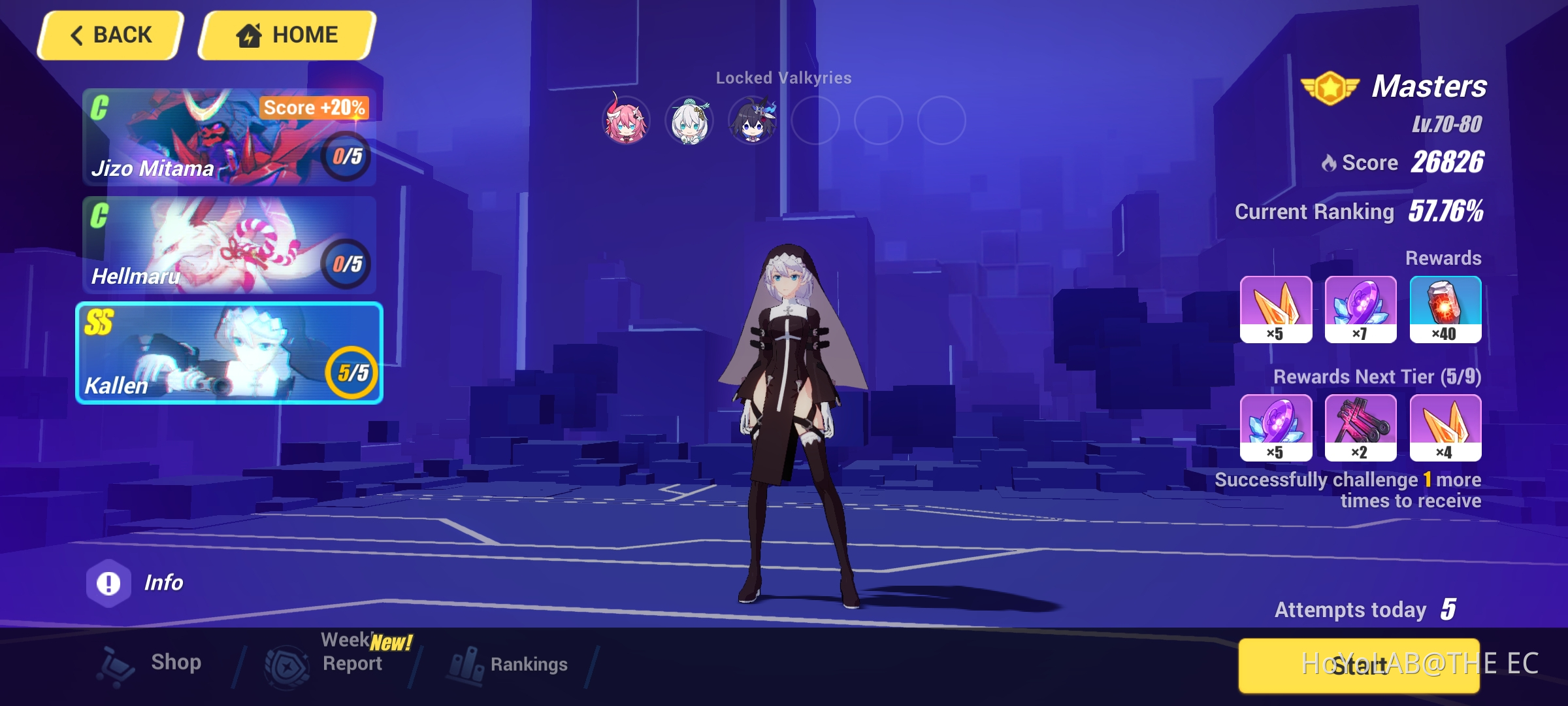
Task: Inspect the x40 reward item
Action: point(1446,309)
